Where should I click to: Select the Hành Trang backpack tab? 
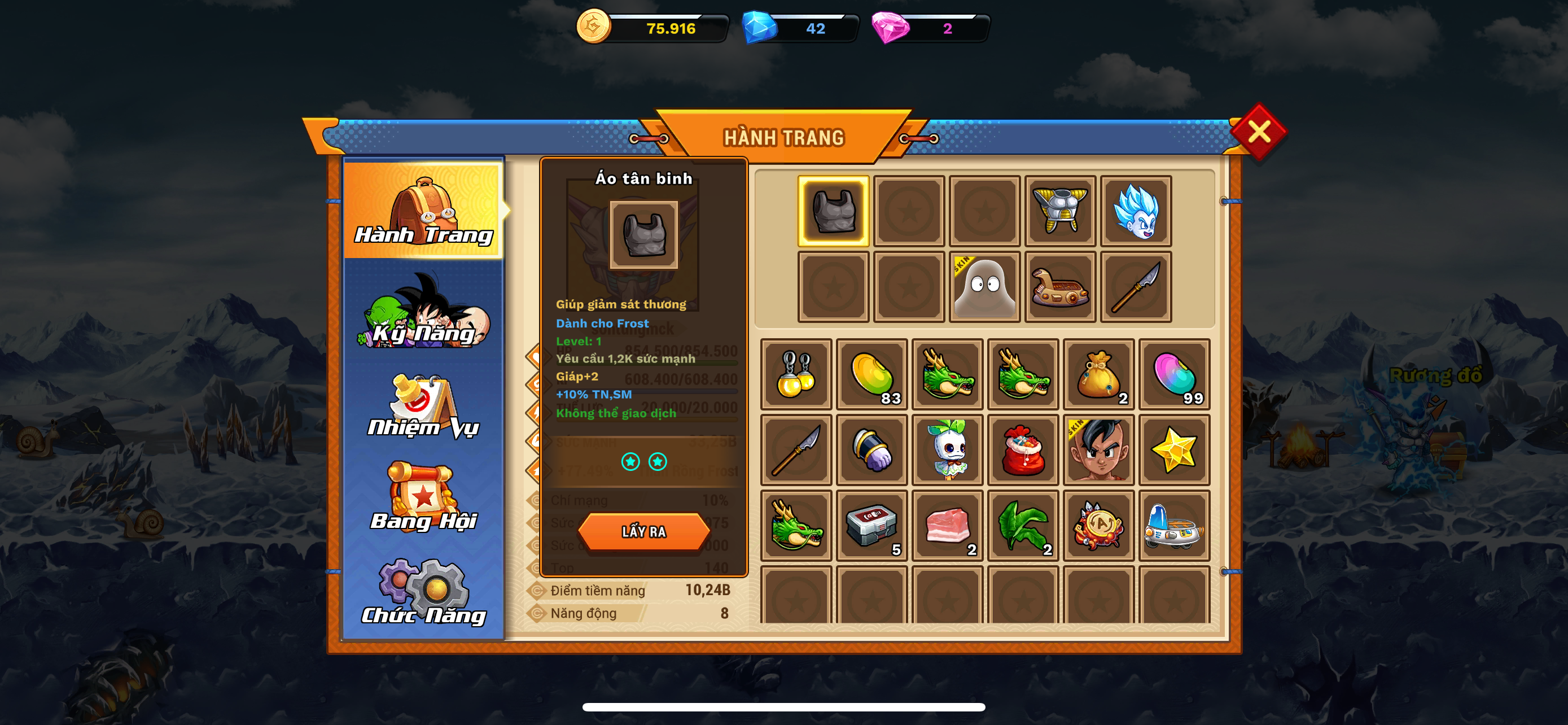click(x=424, y=211)
